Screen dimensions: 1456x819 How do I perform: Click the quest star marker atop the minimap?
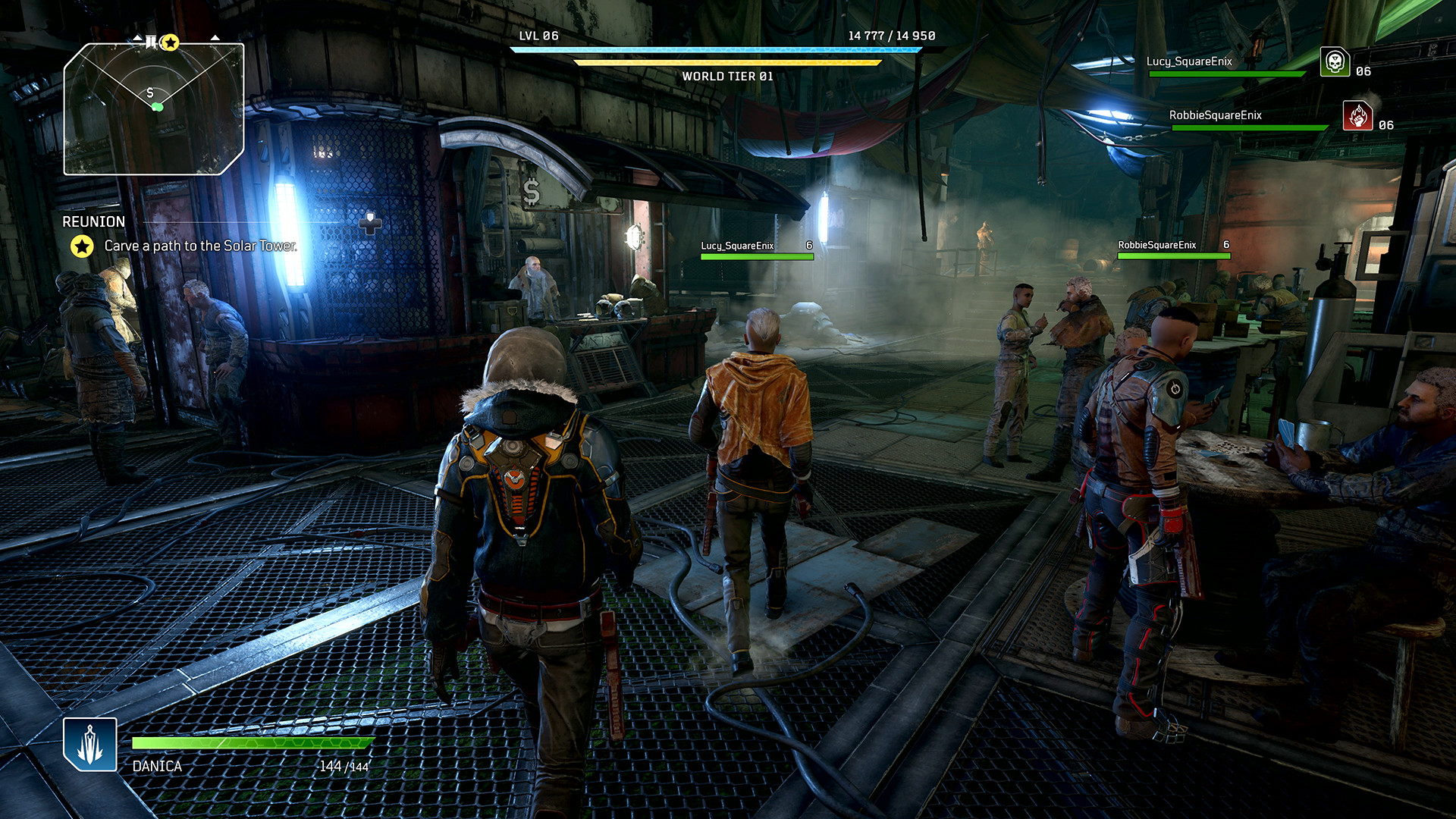tap(171, 42)
